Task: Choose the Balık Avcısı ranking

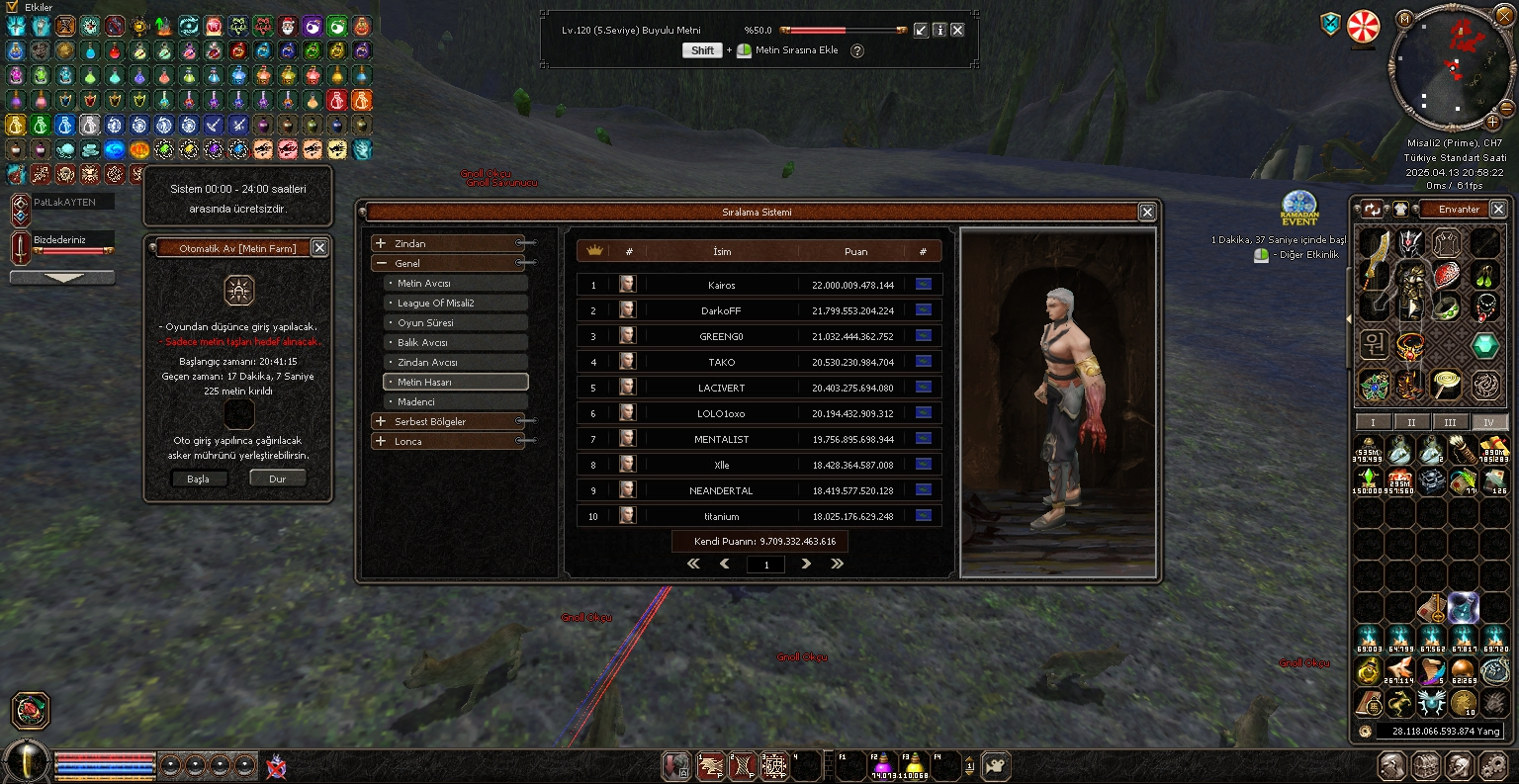Action: pos(456,343)
